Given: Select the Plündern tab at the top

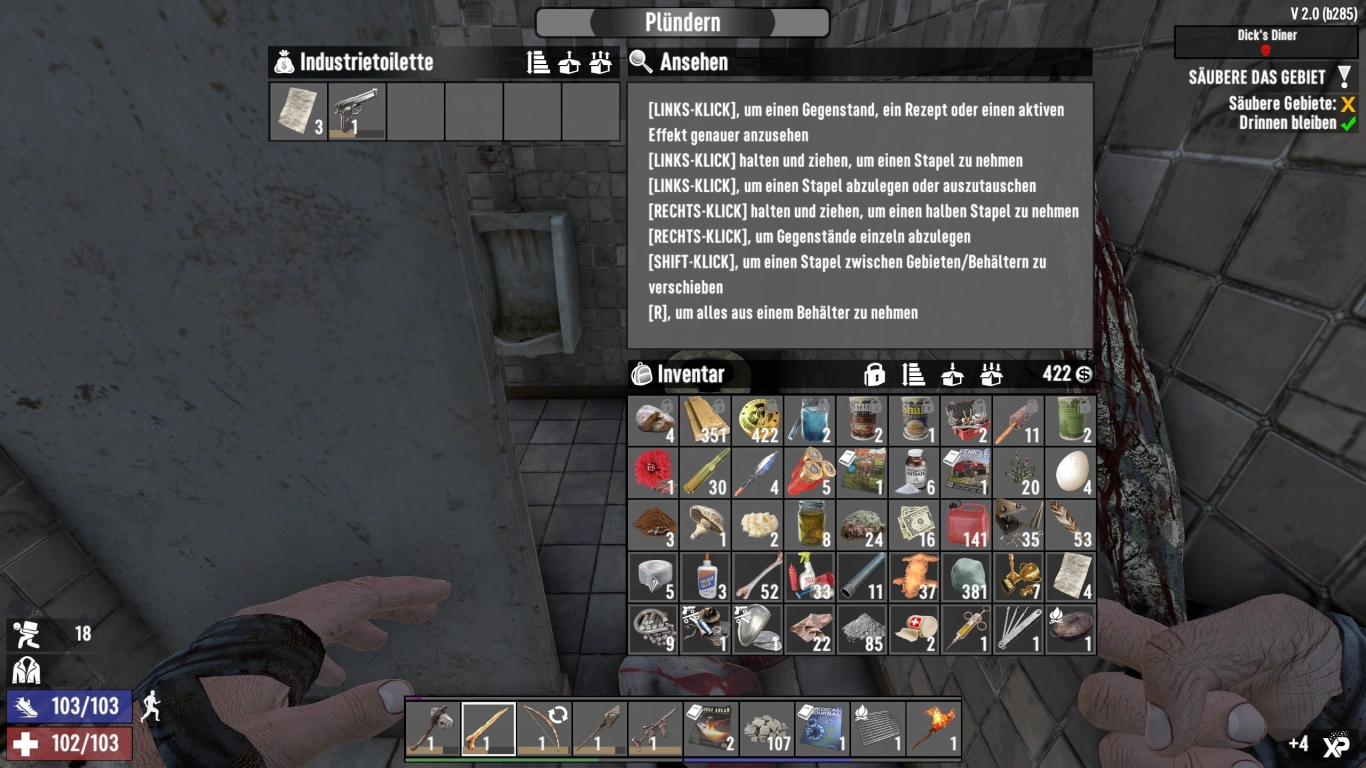Looking at the screenshot, I should [682, 22].
